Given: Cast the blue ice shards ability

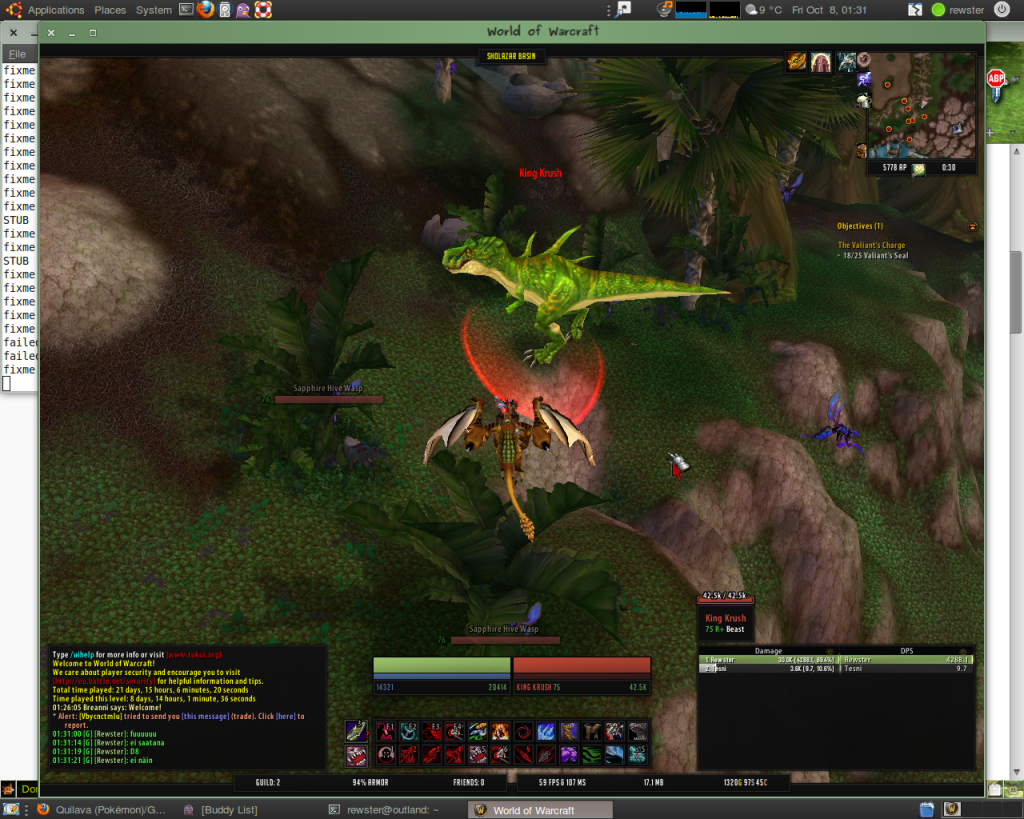Looking at the screenshot, I should [545, 732].
